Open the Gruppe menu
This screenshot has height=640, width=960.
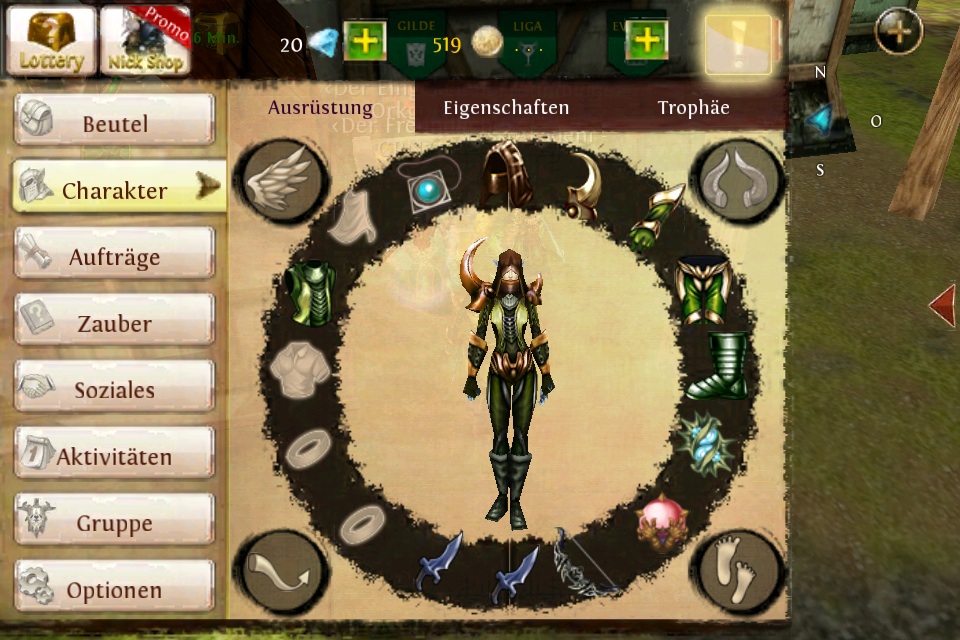point(114,522)
